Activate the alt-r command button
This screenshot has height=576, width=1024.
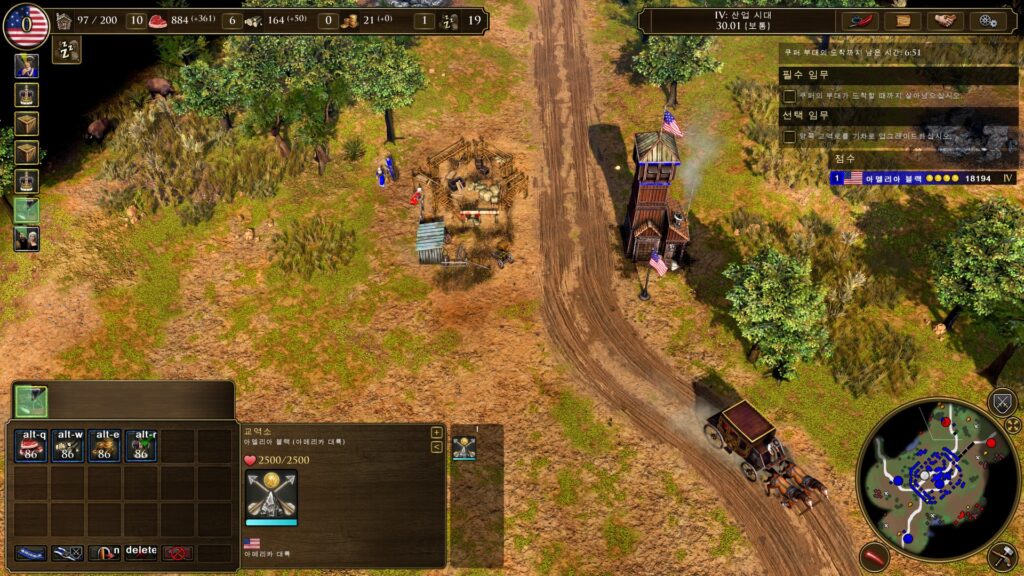point(141,445)
